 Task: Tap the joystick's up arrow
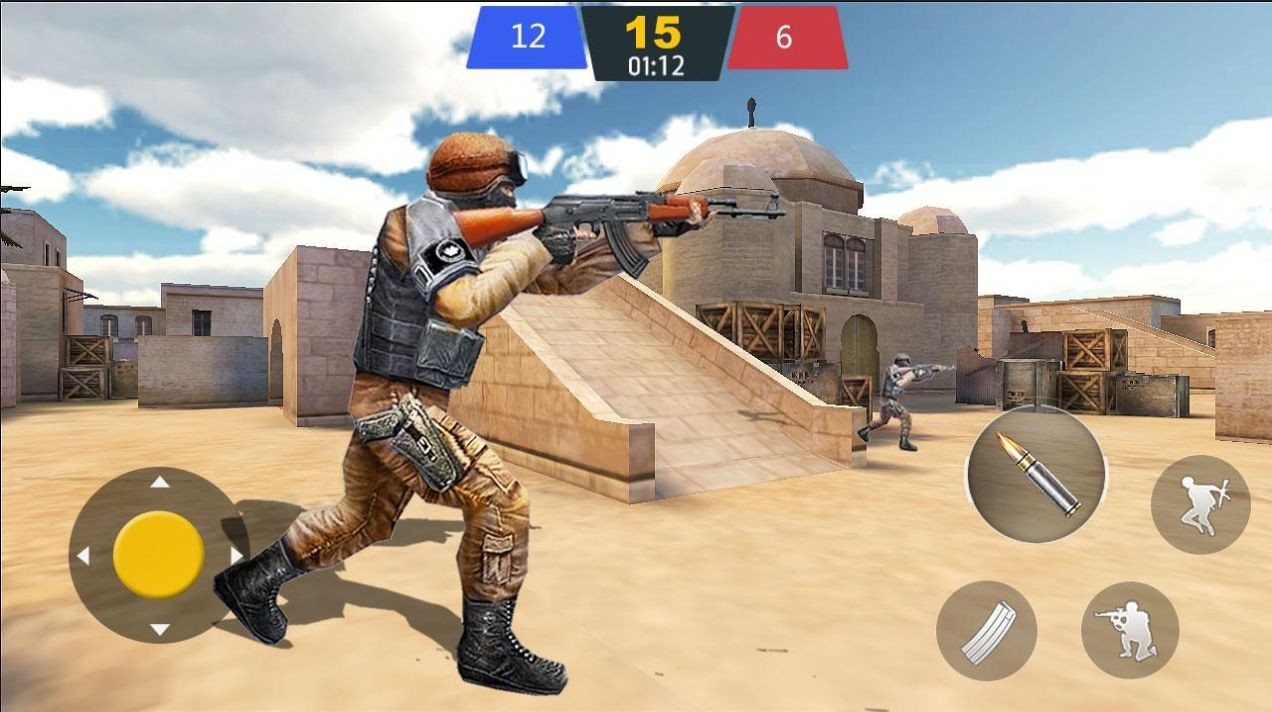(x=159, y=483)
